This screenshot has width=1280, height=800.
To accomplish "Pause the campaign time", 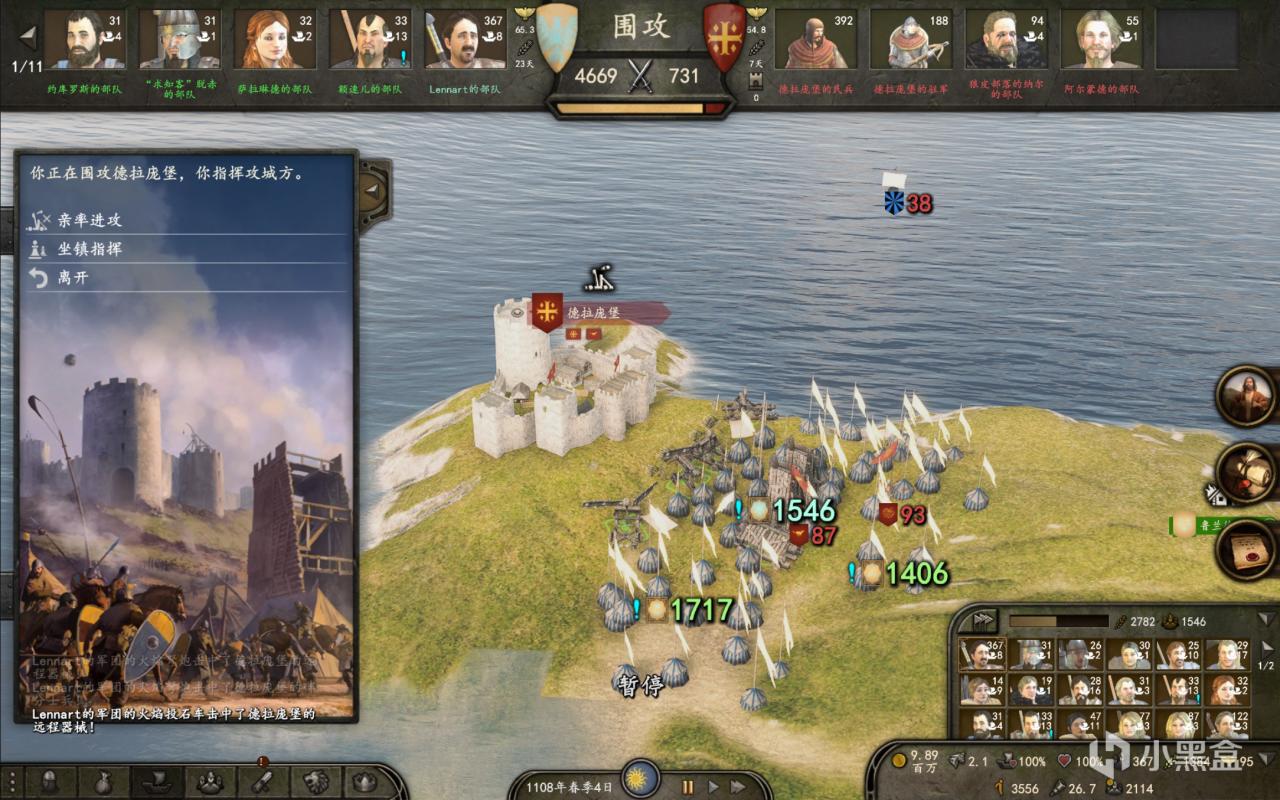I will (688, 787).
